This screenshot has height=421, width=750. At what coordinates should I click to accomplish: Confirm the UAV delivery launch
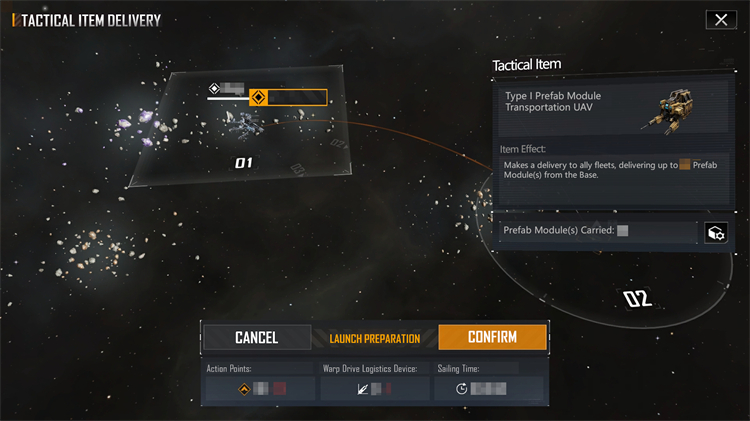[x=492, y=337]
